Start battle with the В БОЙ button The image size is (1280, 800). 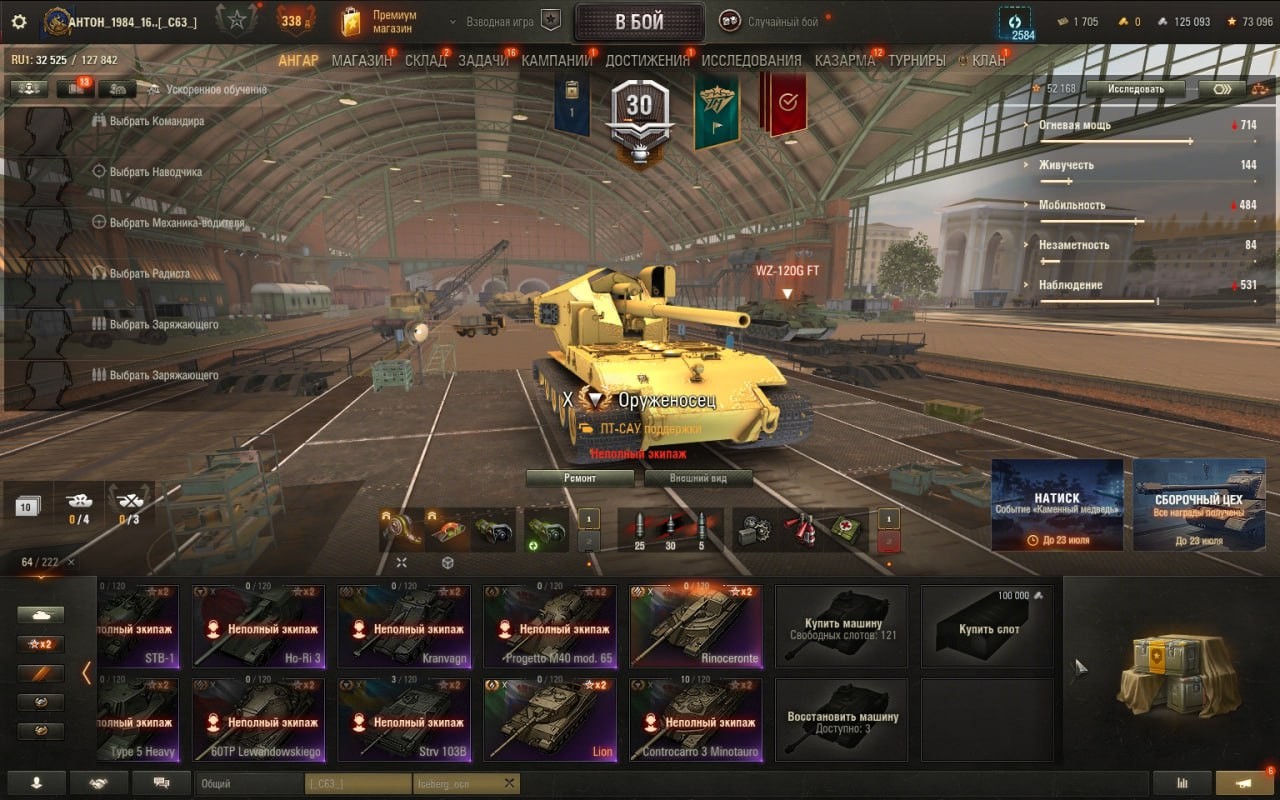pos(639,22)
